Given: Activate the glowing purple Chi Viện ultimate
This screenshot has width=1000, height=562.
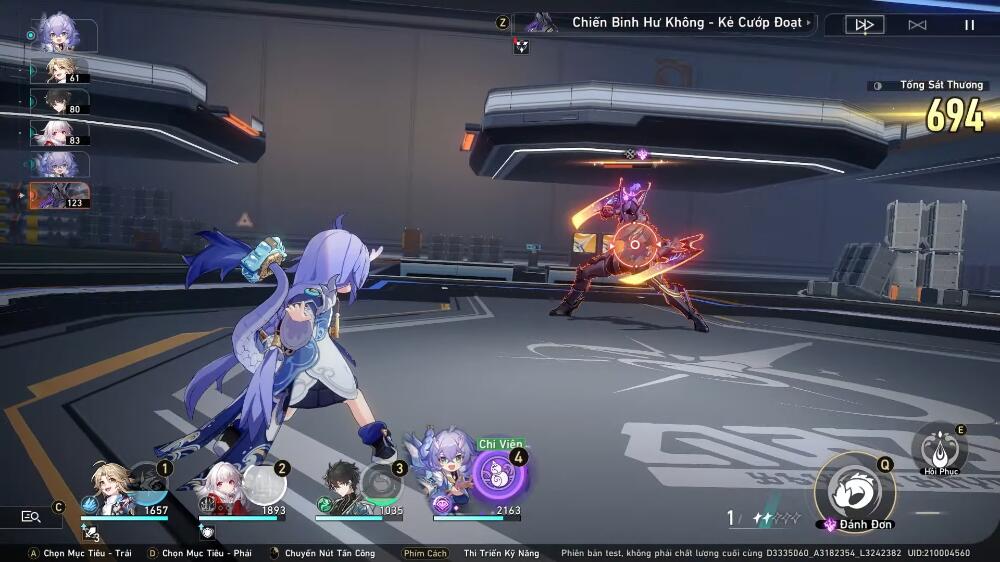Looking at the screenshot, I should point(497,473).
